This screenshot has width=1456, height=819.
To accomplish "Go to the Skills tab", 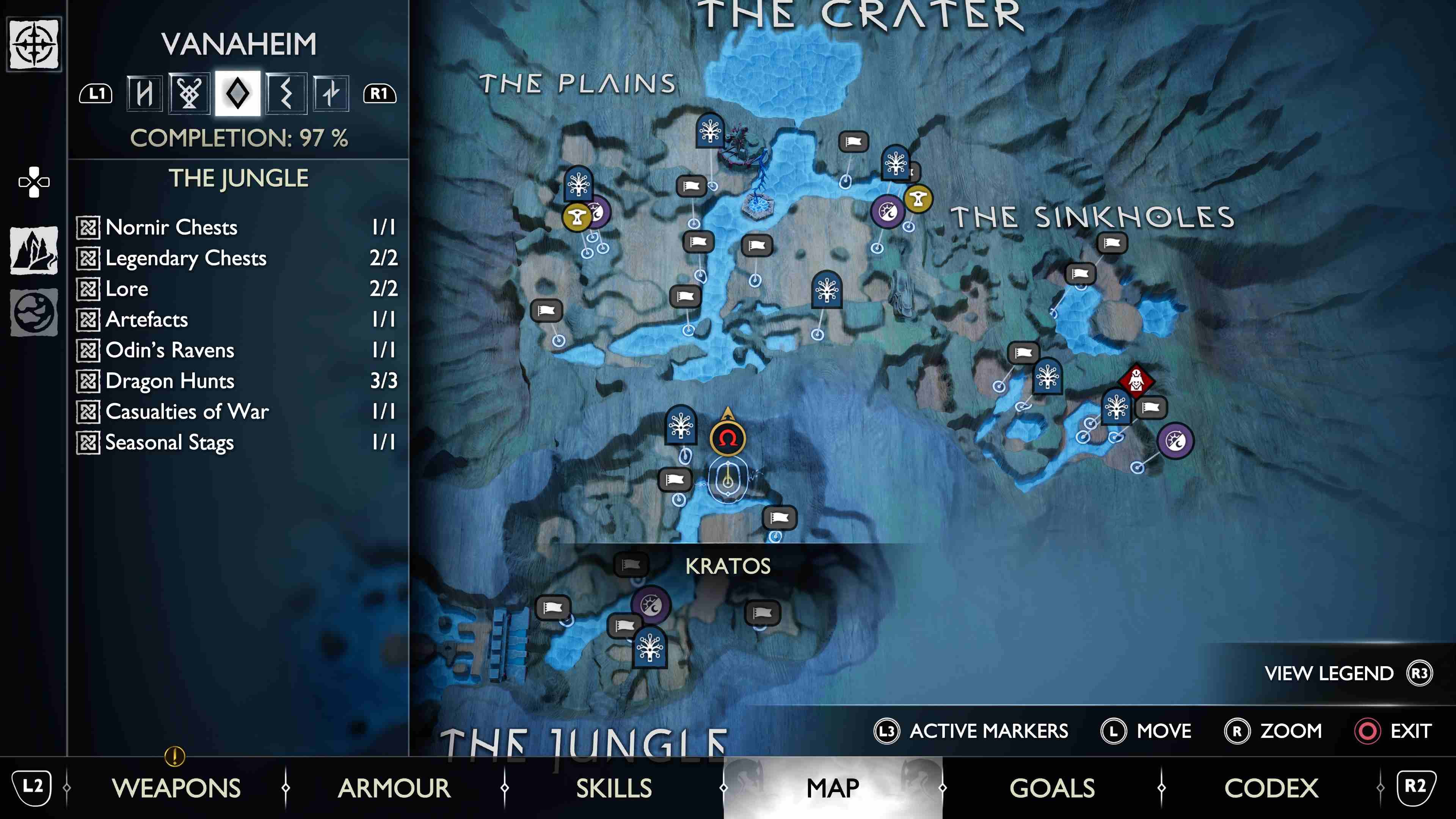I will point(614,788).
